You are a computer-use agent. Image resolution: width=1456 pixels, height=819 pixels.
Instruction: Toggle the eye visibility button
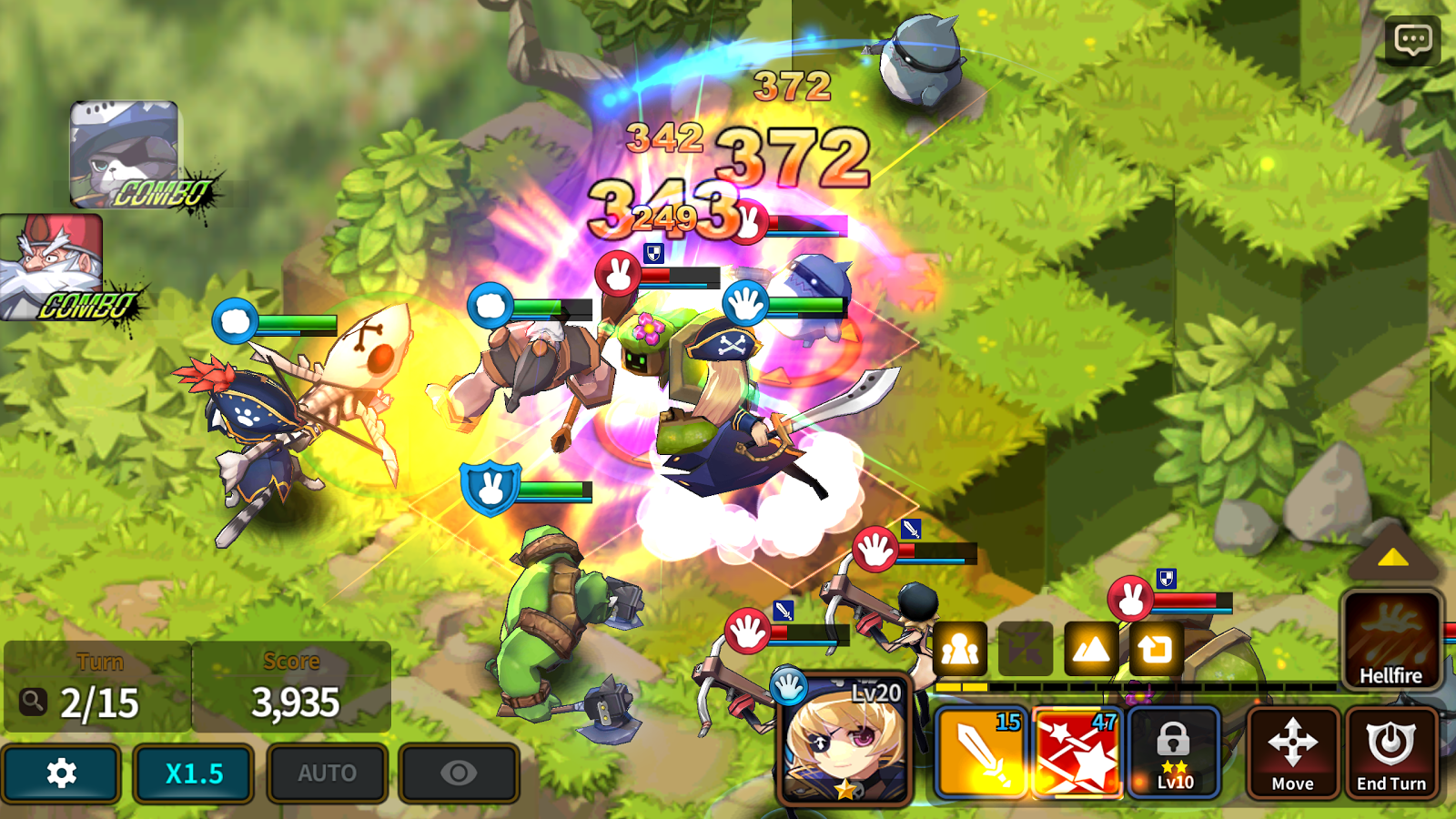point(459,773)
